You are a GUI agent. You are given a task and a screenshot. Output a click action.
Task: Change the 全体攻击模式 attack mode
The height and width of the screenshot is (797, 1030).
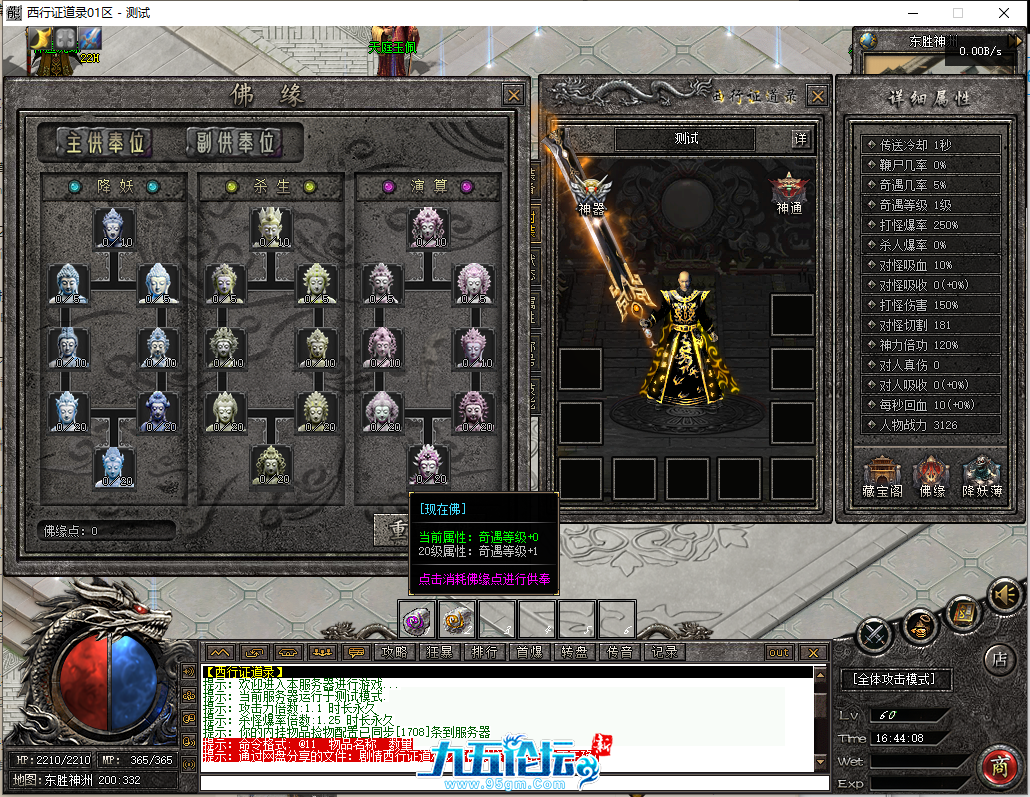click(895, 679)
